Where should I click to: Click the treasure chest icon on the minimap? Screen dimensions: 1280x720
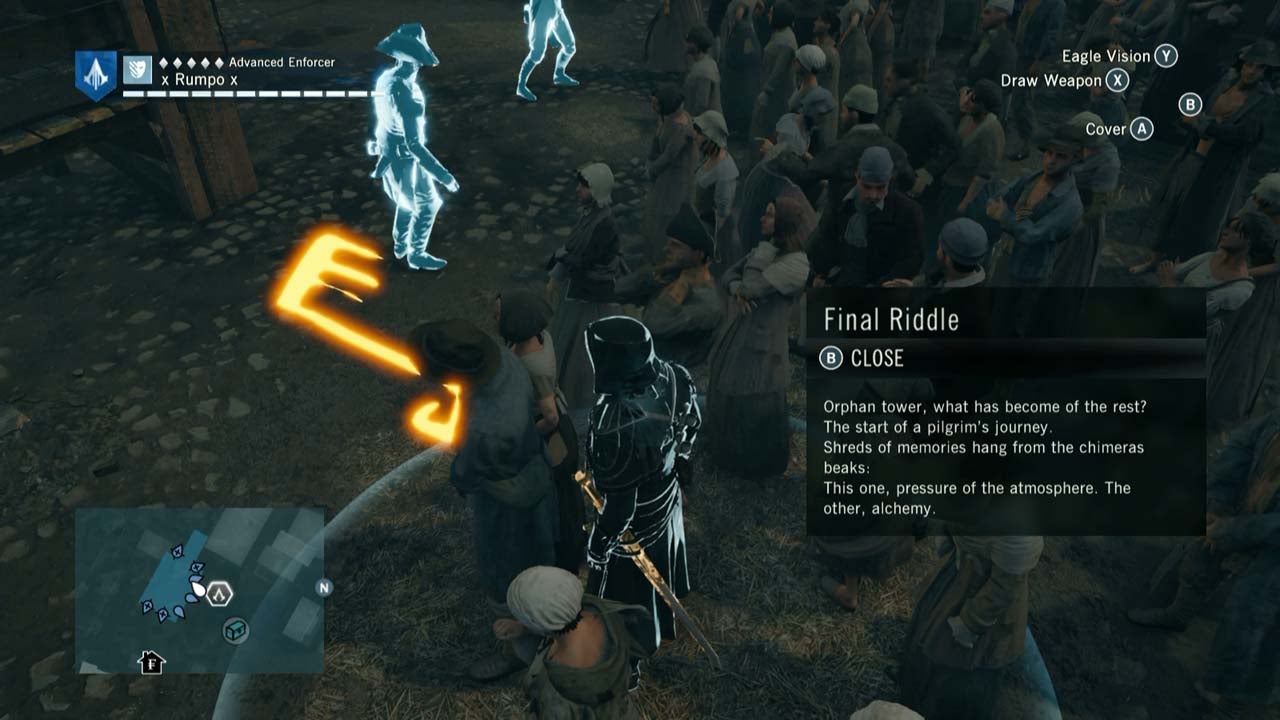point(234,631)
